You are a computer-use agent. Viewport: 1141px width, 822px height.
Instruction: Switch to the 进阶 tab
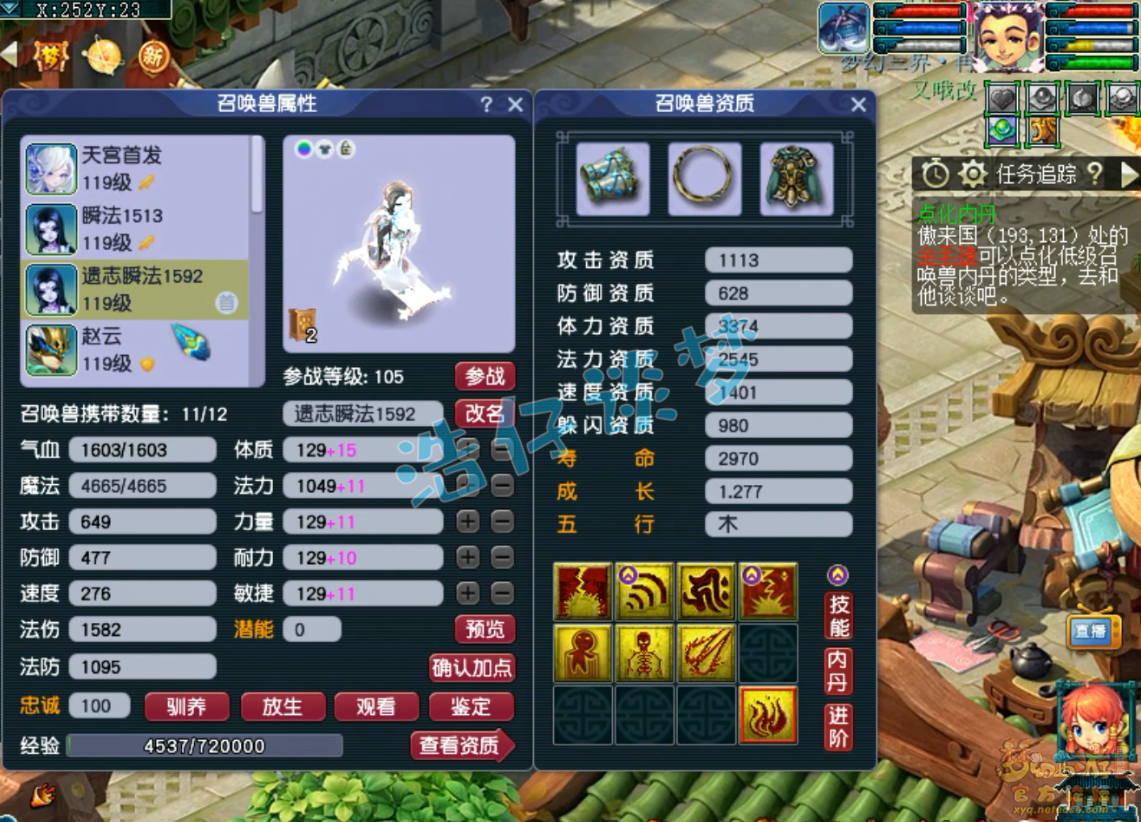(x=838, y=727)
